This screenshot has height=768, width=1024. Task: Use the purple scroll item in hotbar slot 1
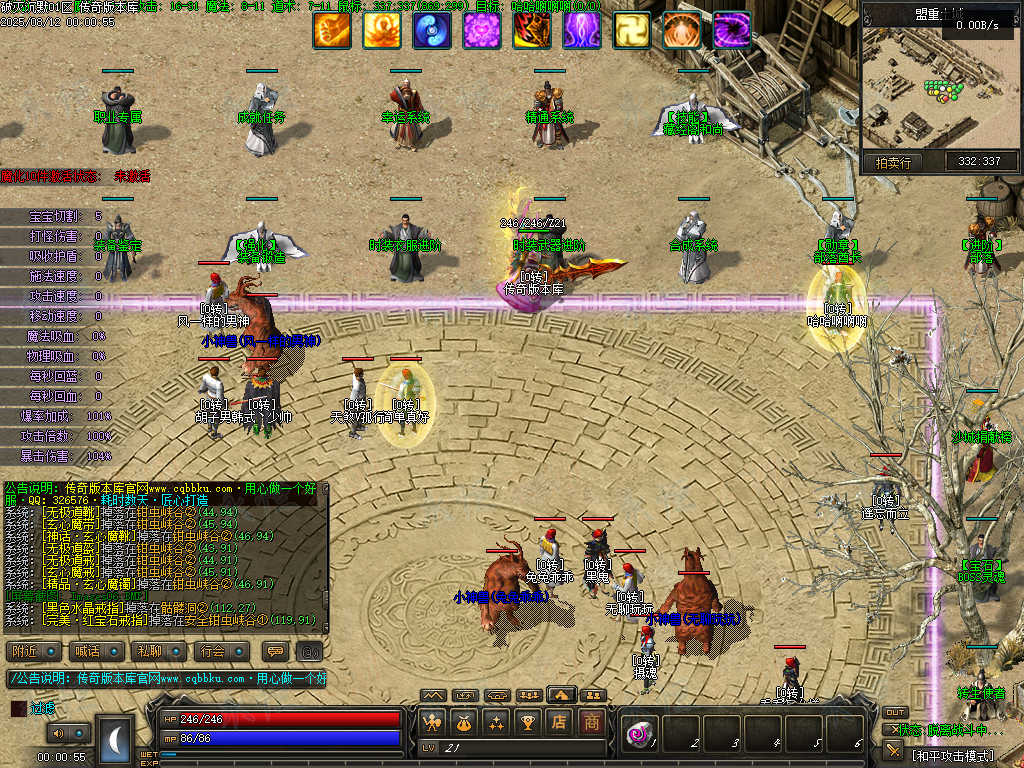638,734
